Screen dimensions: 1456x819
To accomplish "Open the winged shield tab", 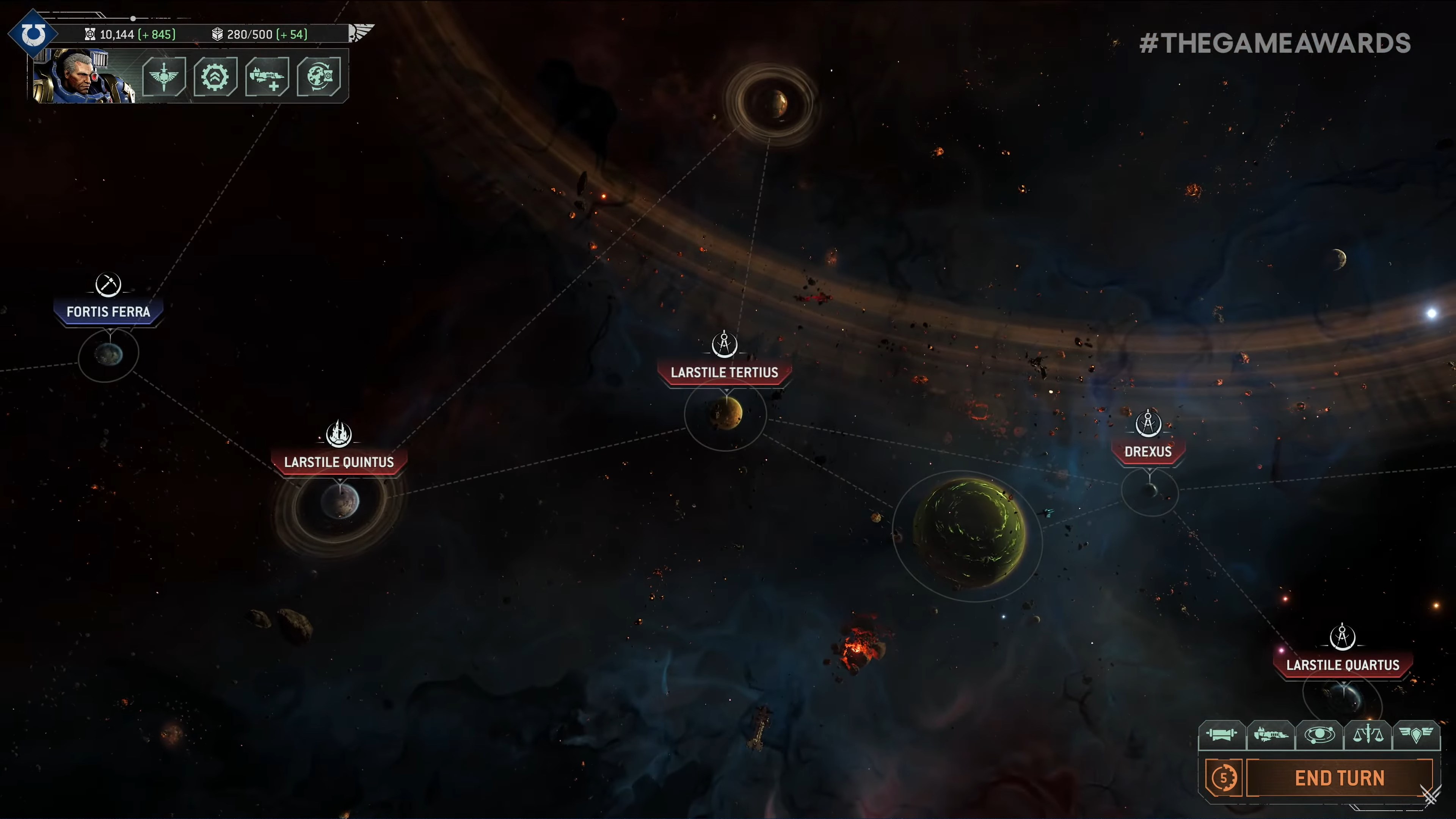I will tap(1416, 734).
